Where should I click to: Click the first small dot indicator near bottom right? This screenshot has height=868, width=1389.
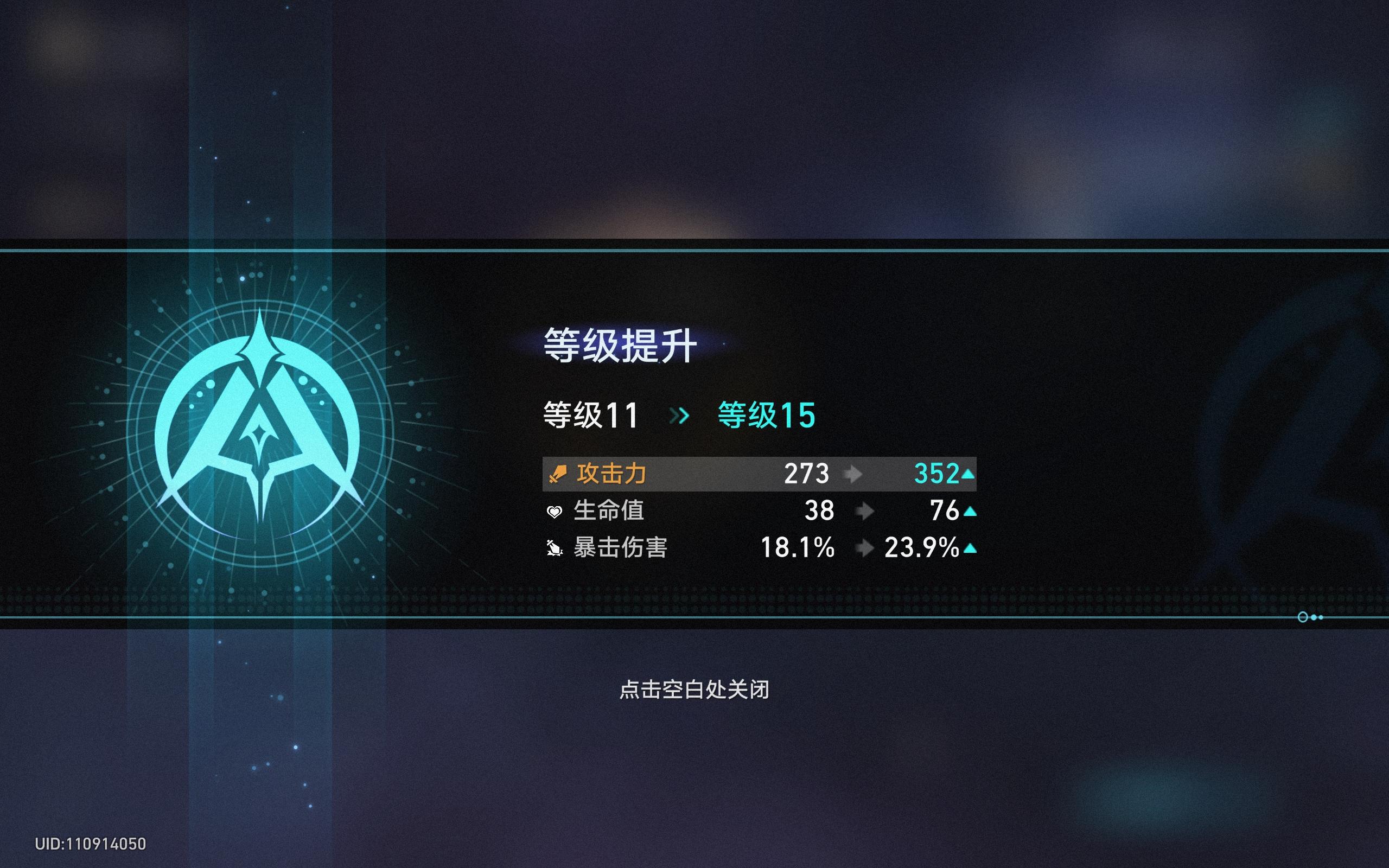point(1314,618)
